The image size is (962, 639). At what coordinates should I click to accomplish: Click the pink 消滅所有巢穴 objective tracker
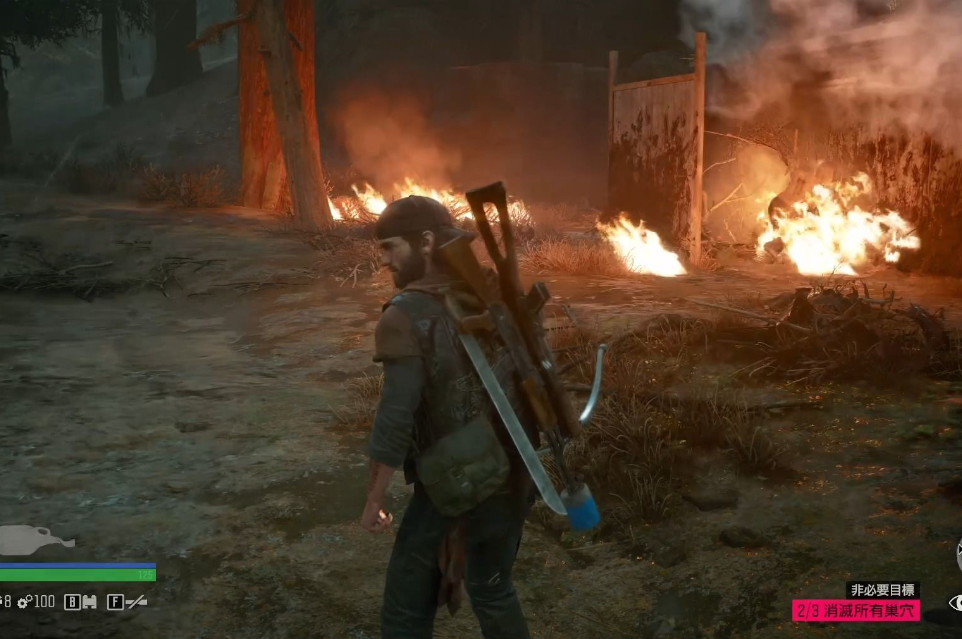[855, 609]
